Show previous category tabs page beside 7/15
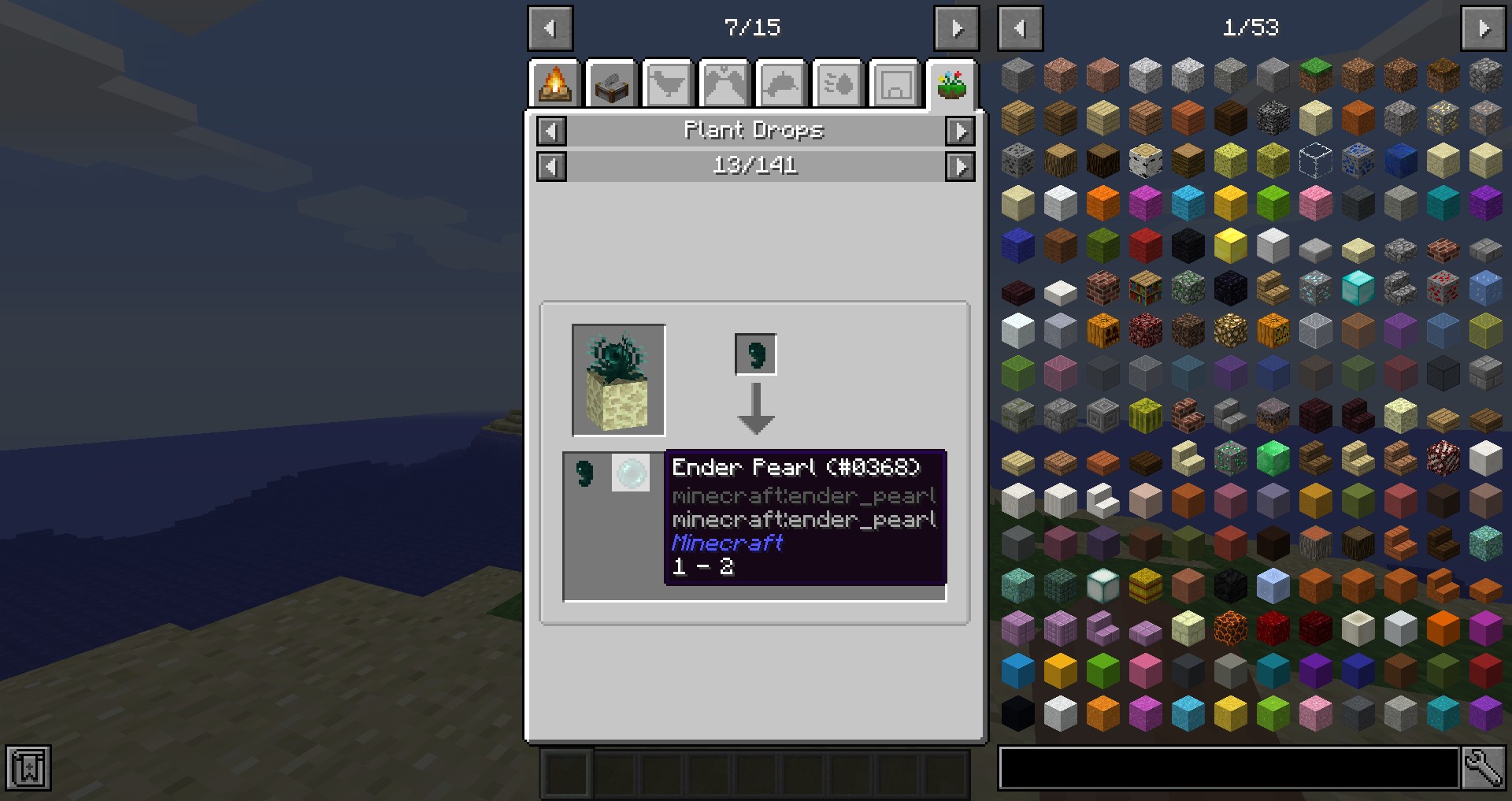The image size is (1512, 801). pos(550,28)
